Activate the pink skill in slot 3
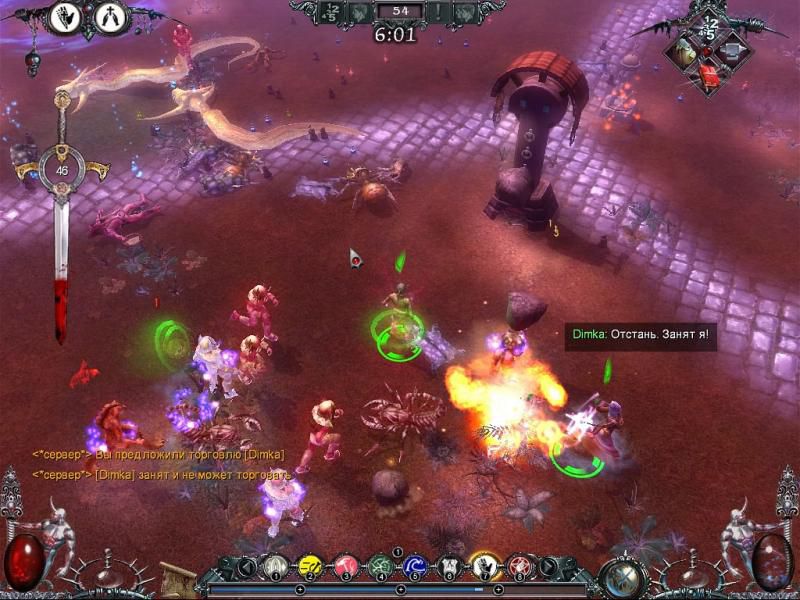Screen dimensions: 800x600 pos(346,568)
